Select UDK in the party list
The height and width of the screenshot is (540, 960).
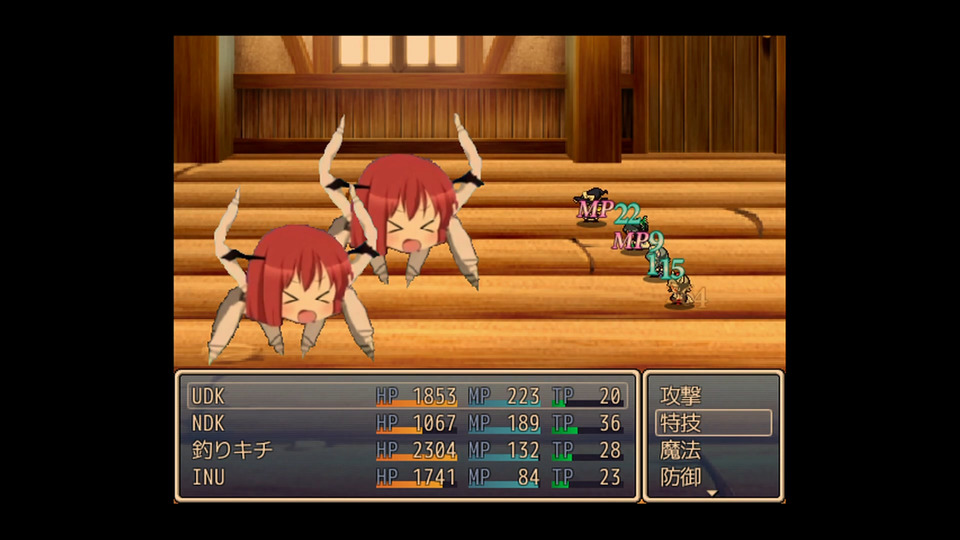[x=406, y=396]
